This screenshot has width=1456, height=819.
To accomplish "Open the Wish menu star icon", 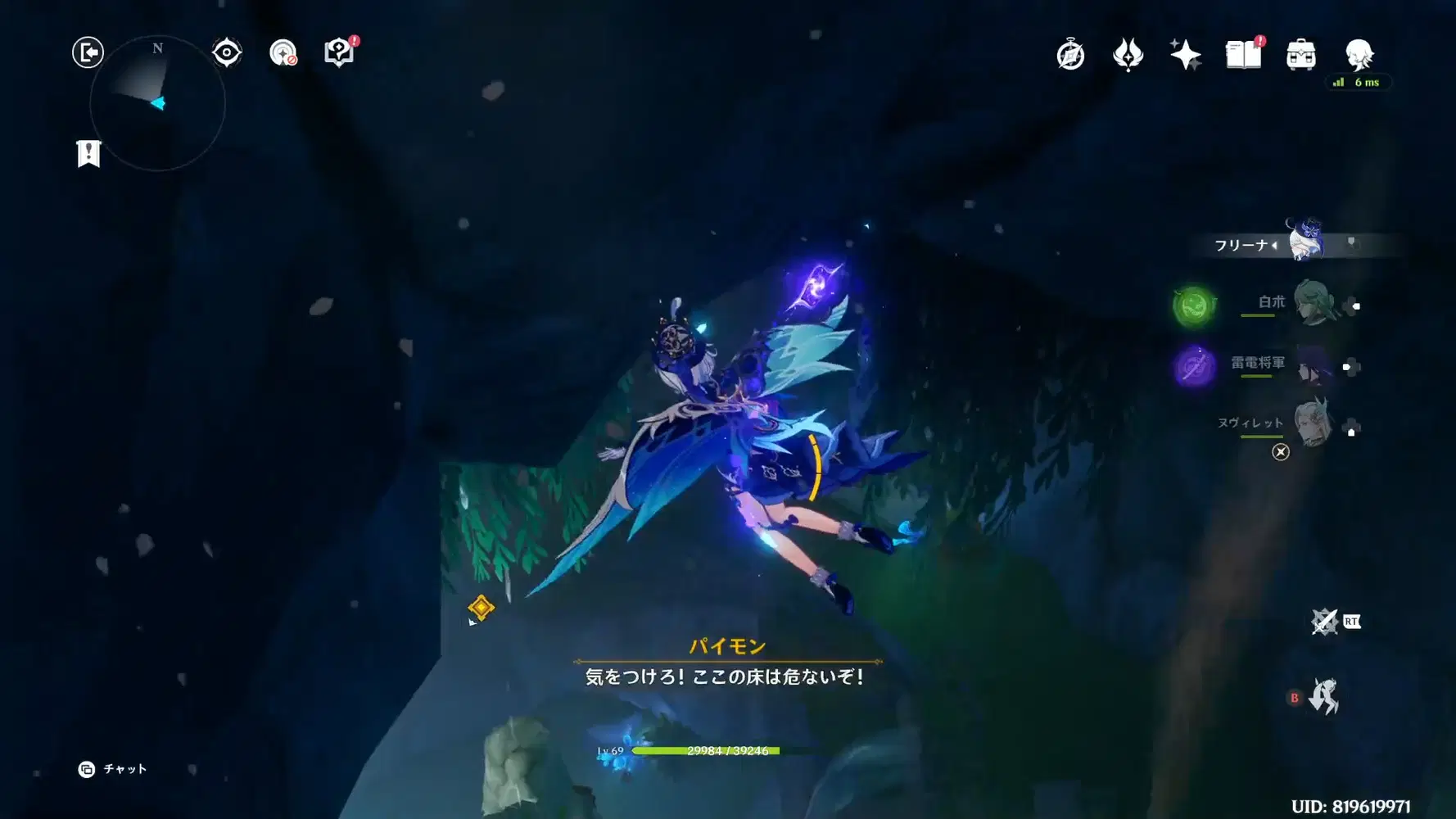I will pyautogui.click(x=1186, y=53).
